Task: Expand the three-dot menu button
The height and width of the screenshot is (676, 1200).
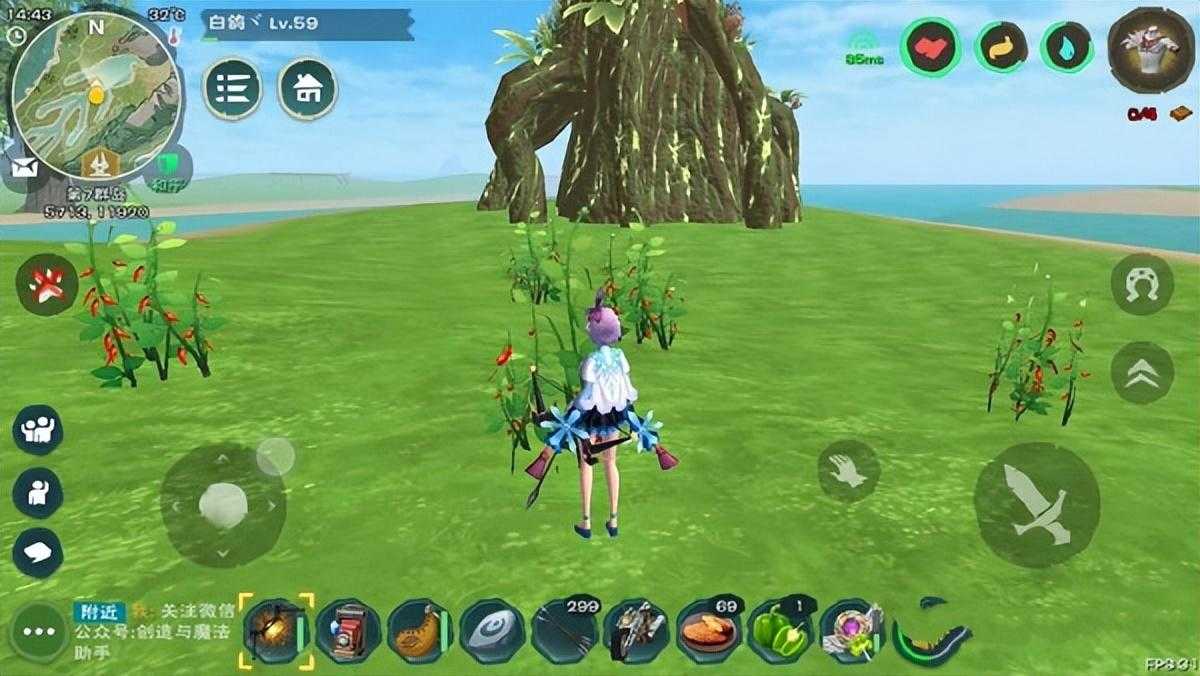Action: click(38, 632)
